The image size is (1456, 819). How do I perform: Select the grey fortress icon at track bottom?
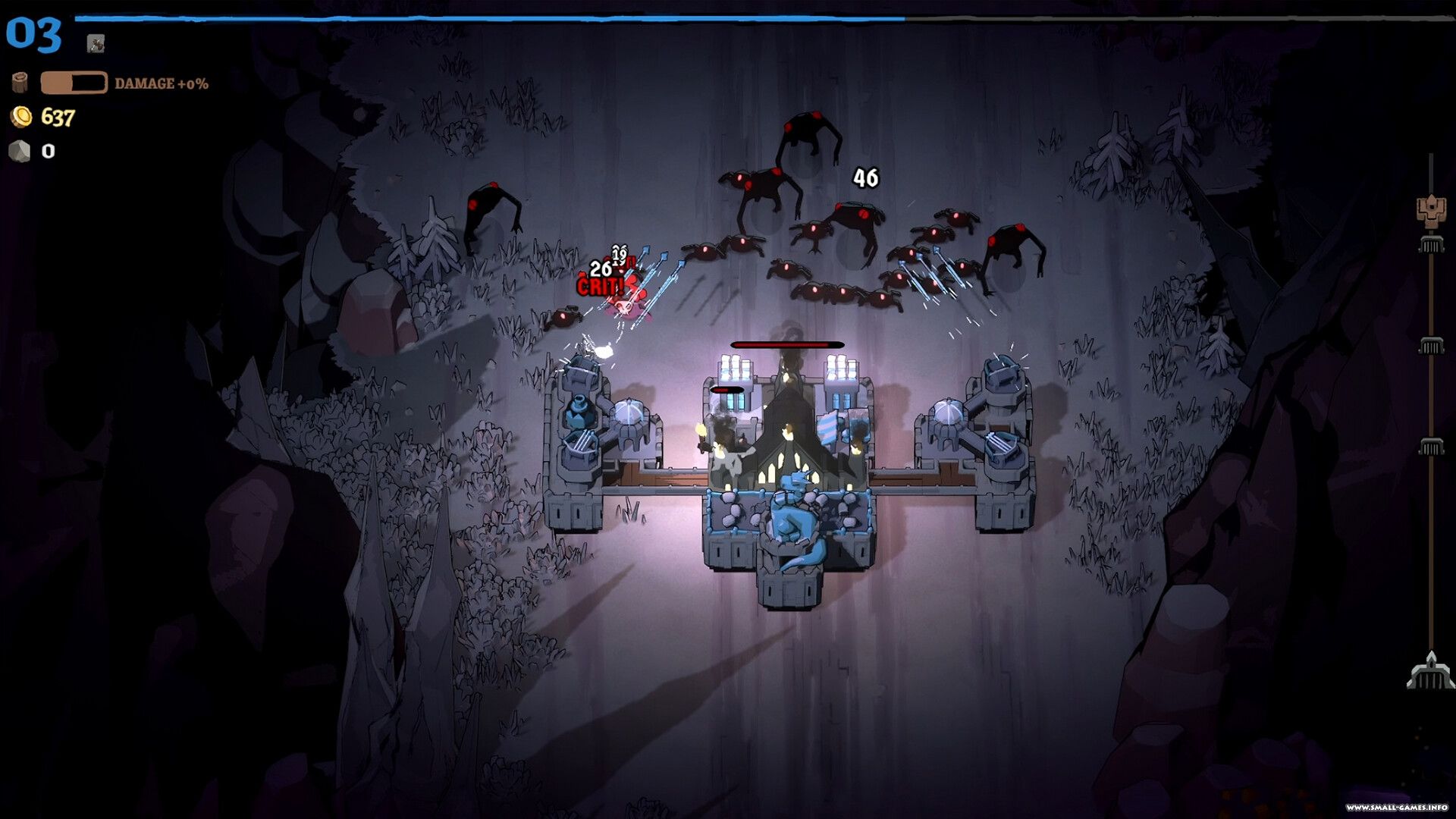coord(1430,672)
